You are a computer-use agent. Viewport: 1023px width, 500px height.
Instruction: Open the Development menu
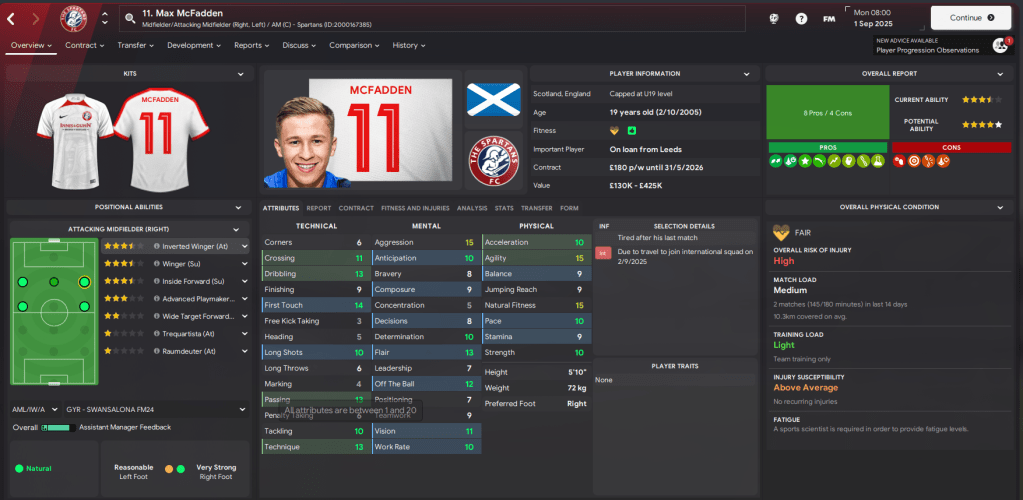coord(194,45)
